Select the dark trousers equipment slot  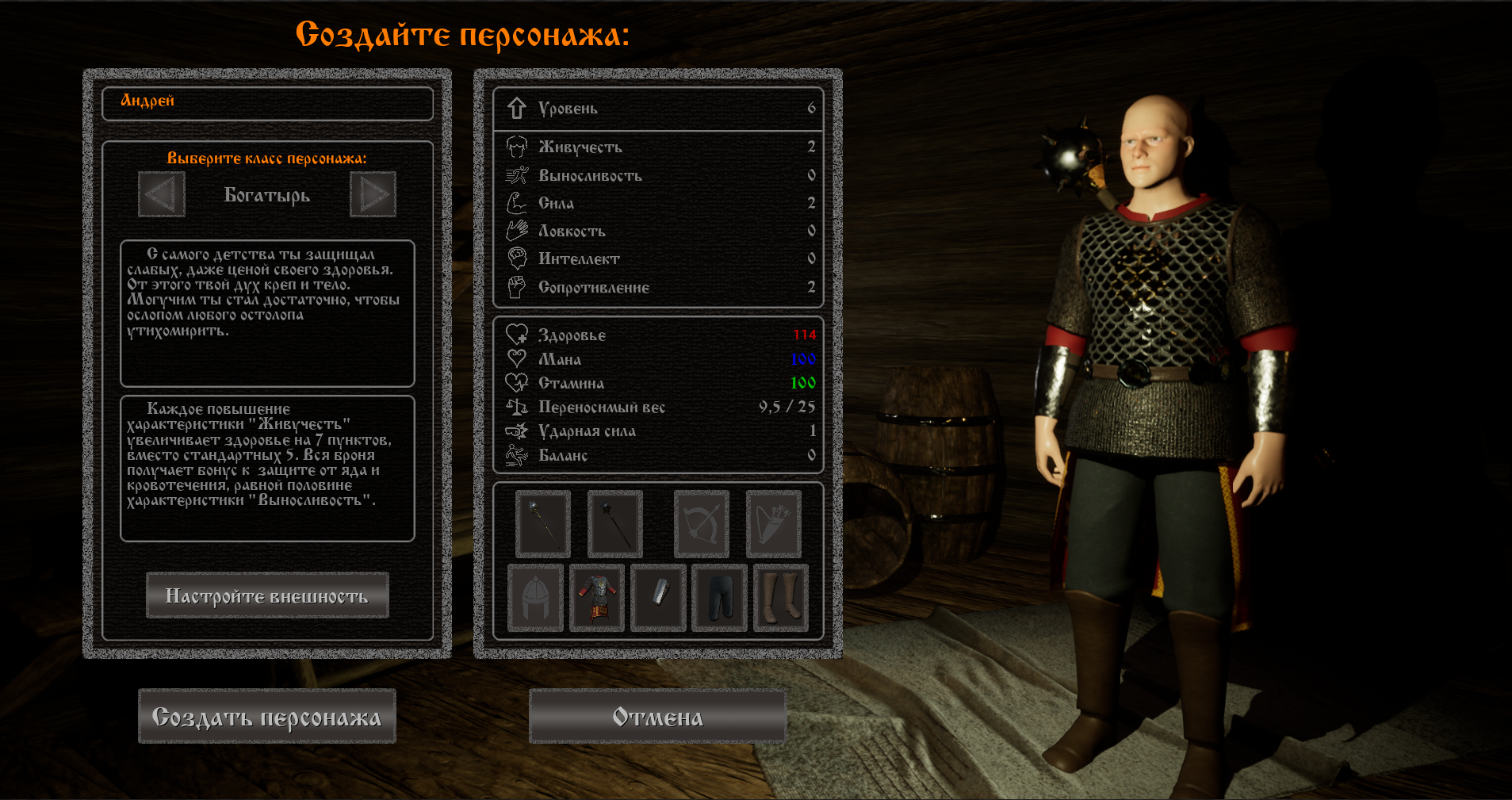click(x=719, y=598)
